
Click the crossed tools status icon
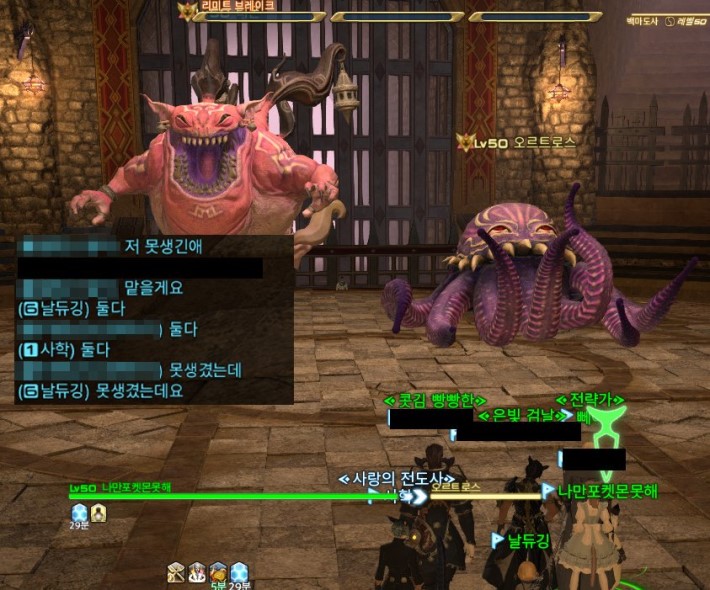point(176,571)
